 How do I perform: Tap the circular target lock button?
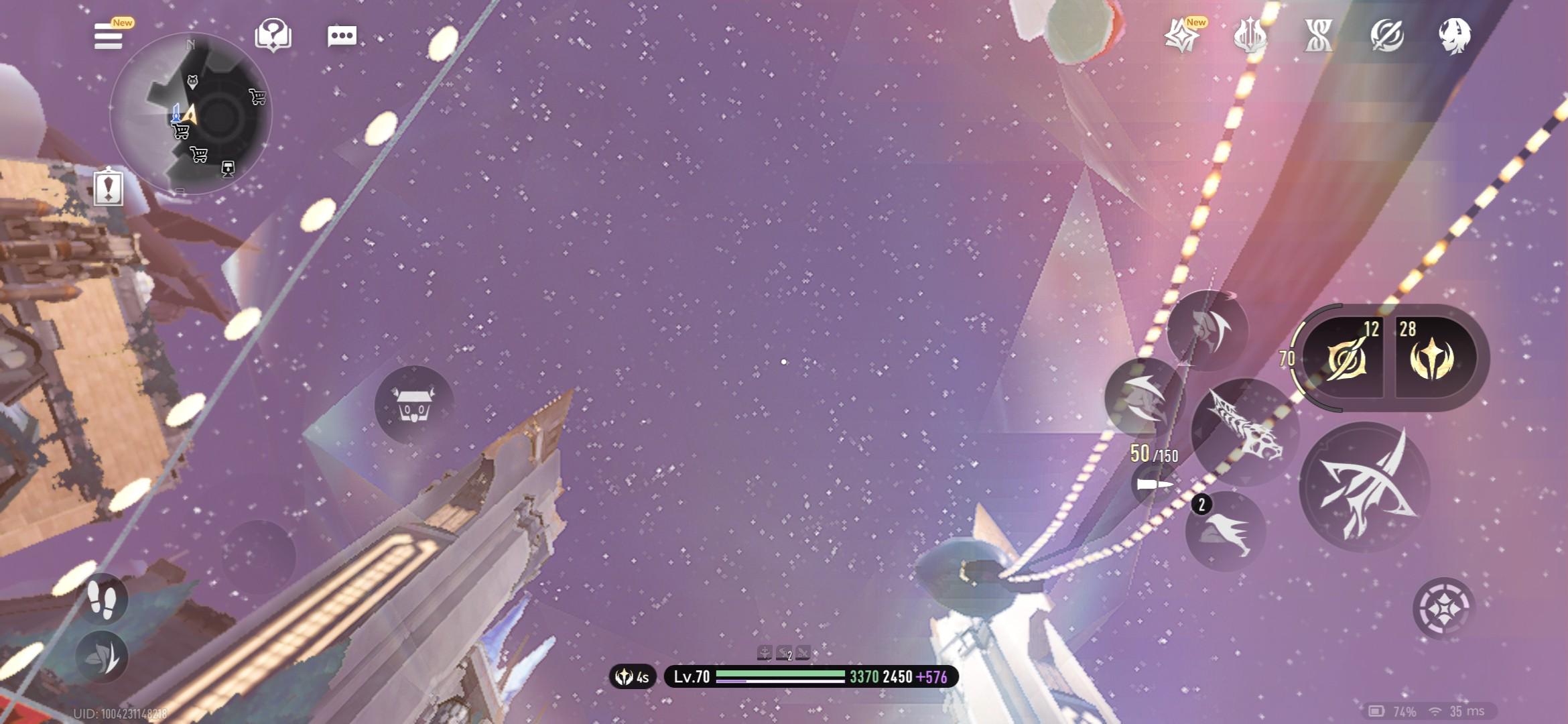(1444, 609)
